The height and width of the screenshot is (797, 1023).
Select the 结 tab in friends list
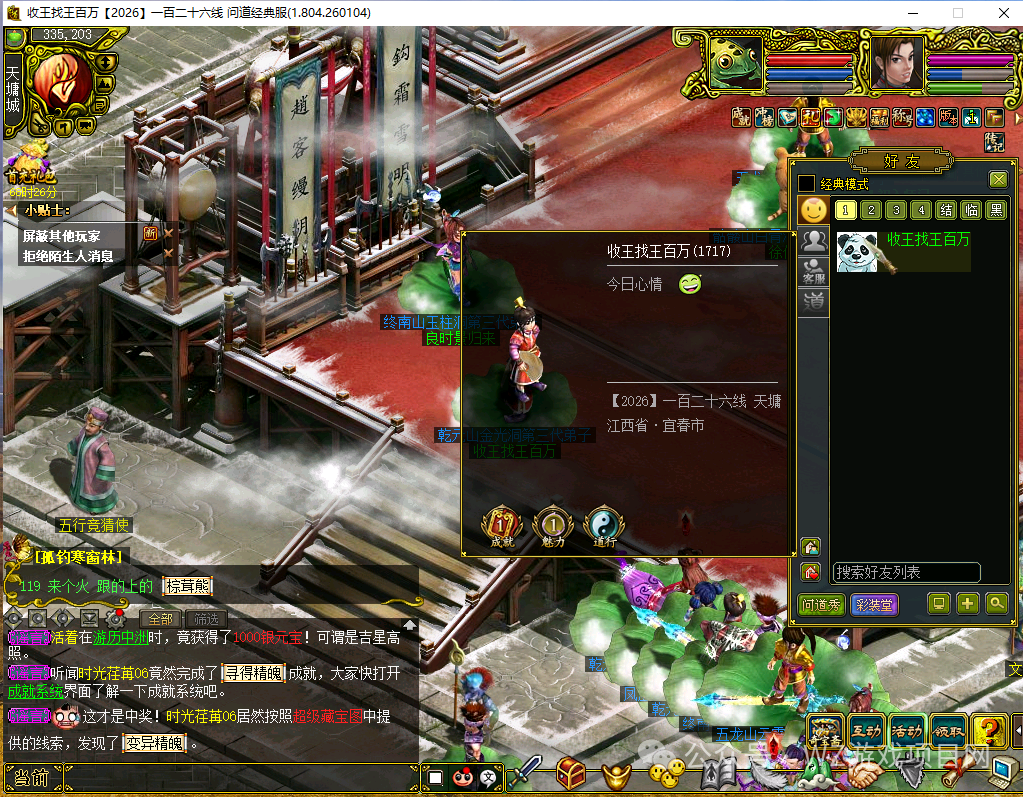point(946,210)
